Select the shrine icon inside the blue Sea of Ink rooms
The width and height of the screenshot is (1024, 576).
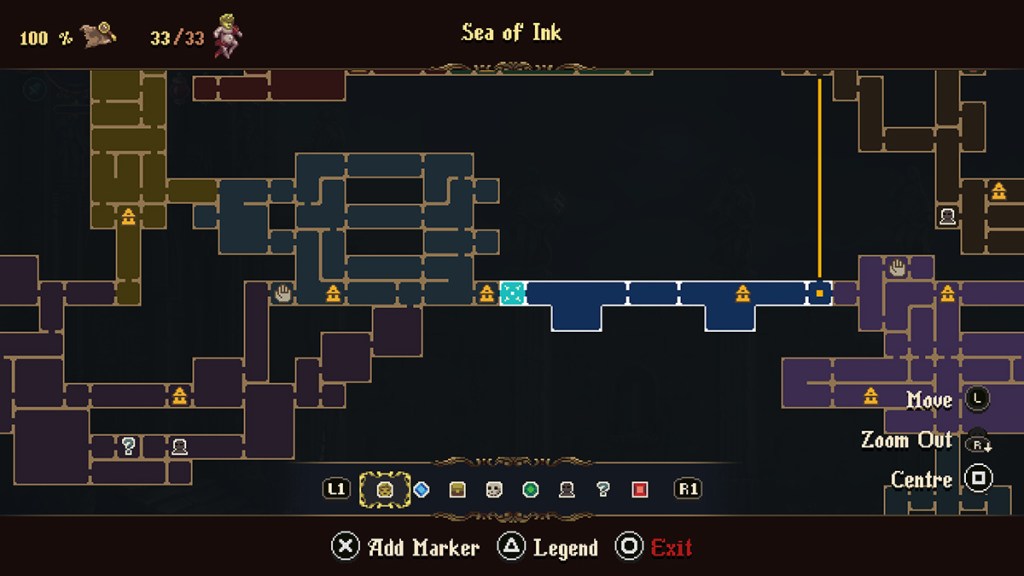point(743,293)
